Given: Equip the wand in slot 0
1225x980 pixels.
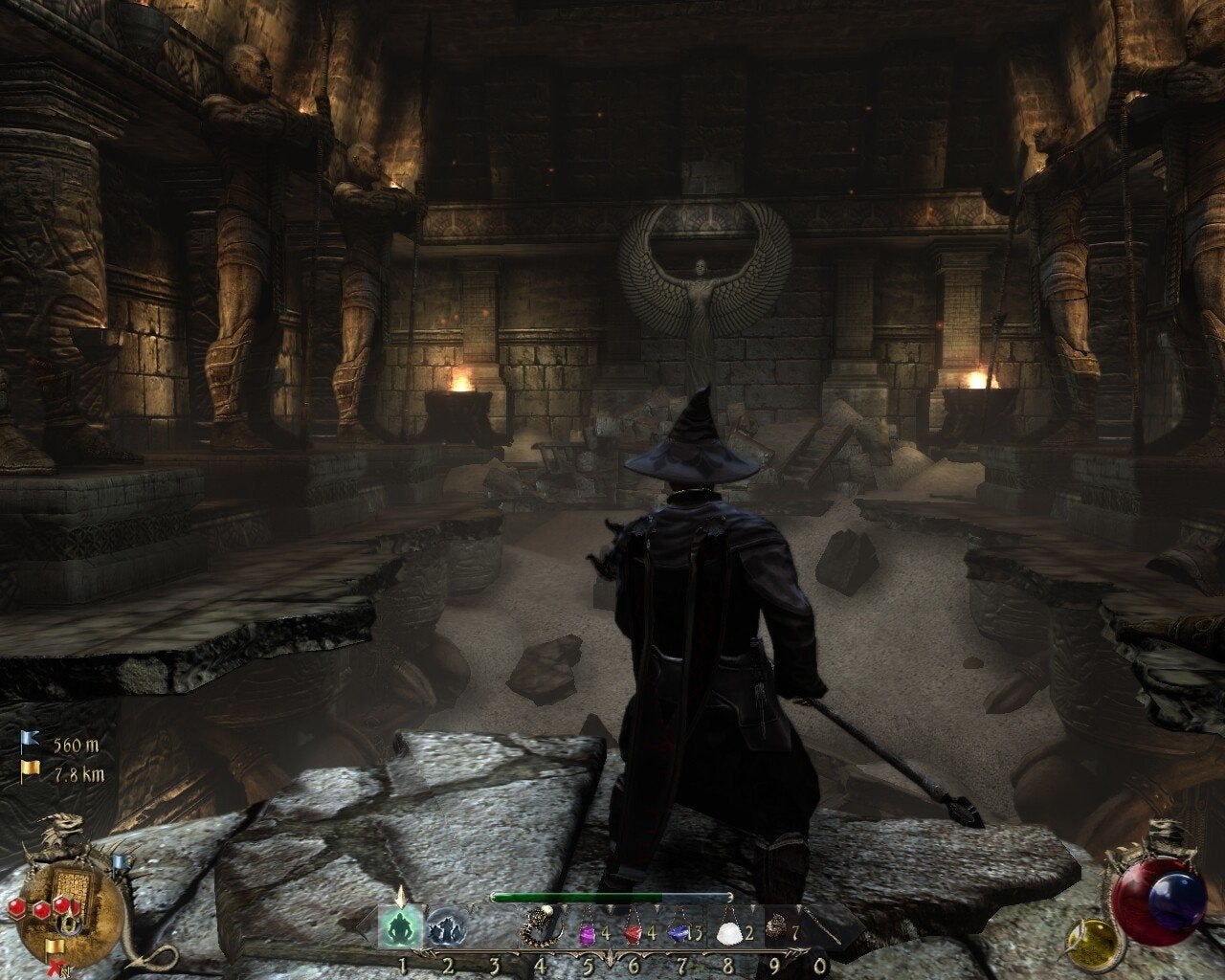Looking at the screenshot, I should [x=819, y=926].
